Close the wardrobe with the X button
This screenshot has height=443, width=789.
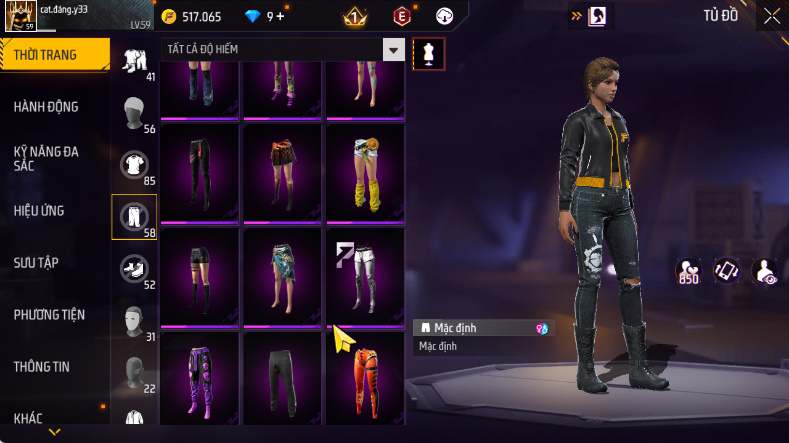tap(771, 15)
